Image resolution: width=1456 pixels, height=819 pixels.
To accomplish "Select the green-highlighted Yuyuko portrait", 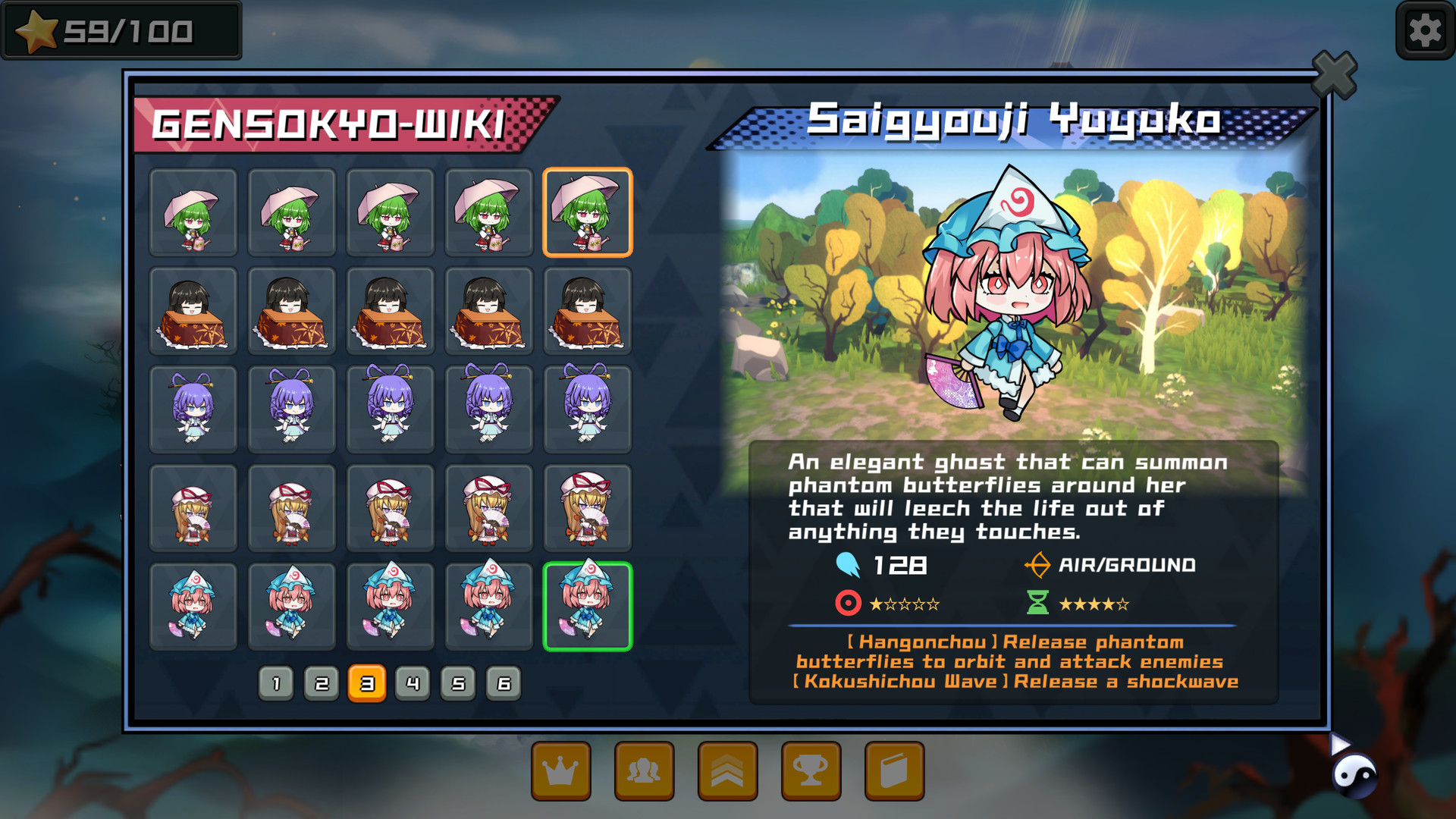I will click(x=588, y=606).
